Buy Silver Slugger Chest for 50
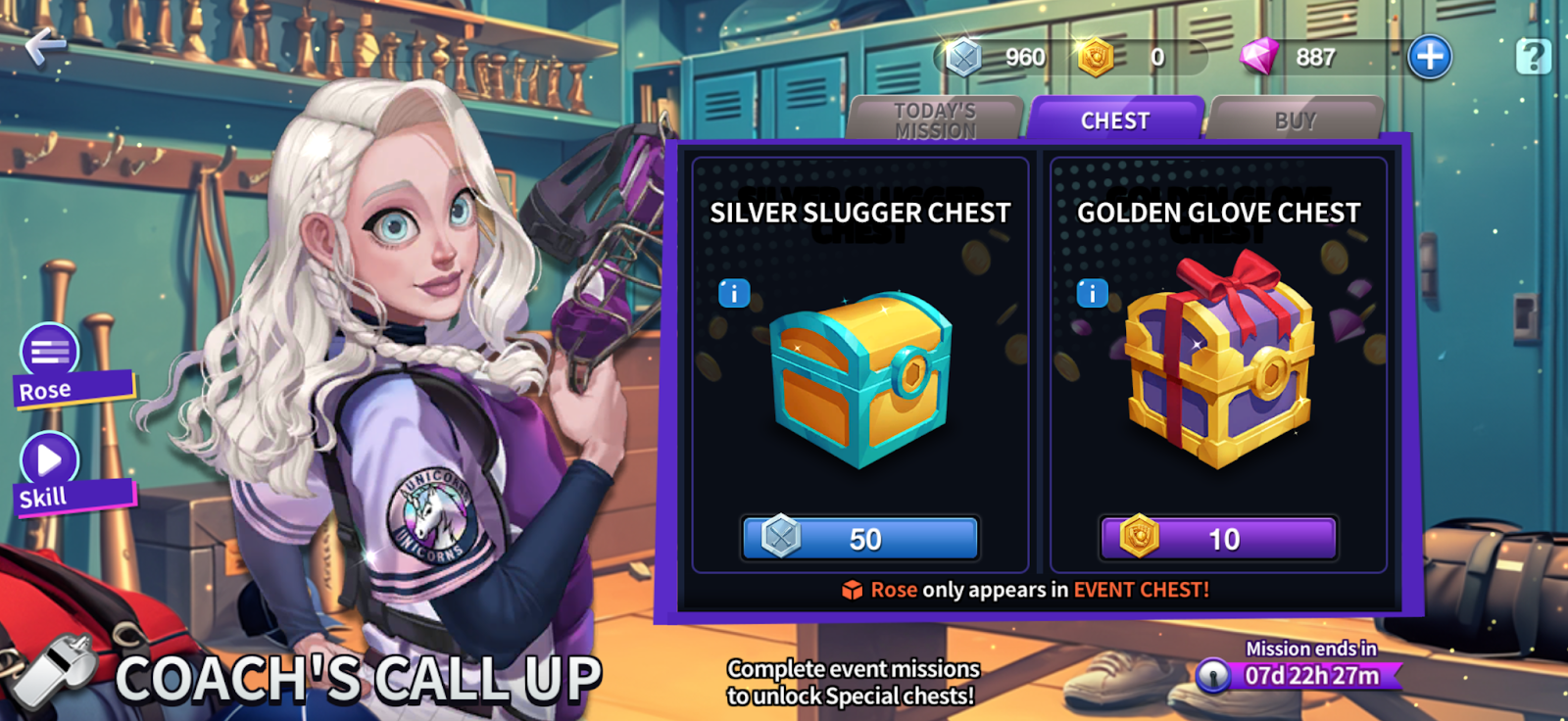 pyautogui.click(x=861, y=537)
